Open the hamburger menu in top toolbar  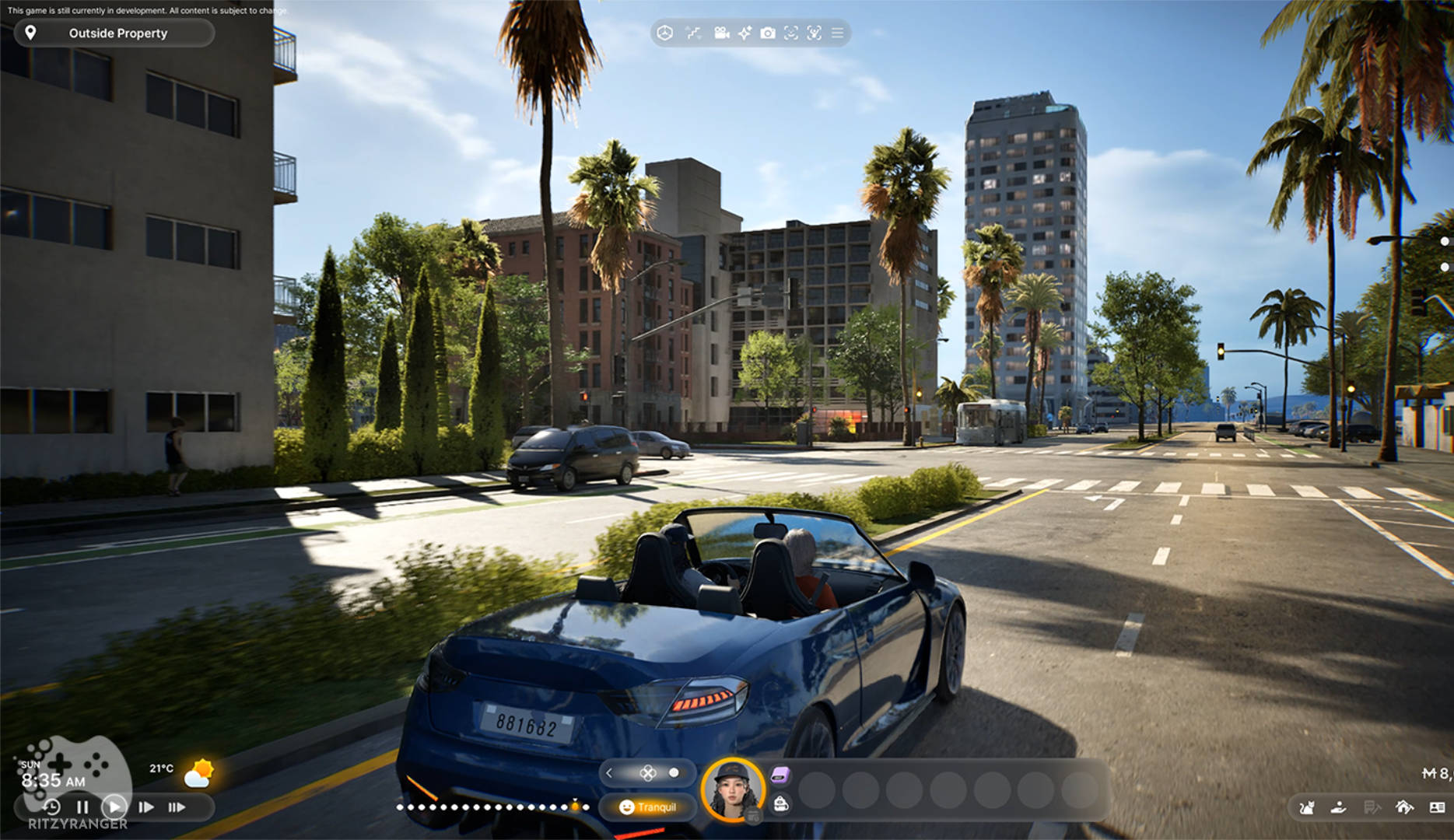[837, 33]
